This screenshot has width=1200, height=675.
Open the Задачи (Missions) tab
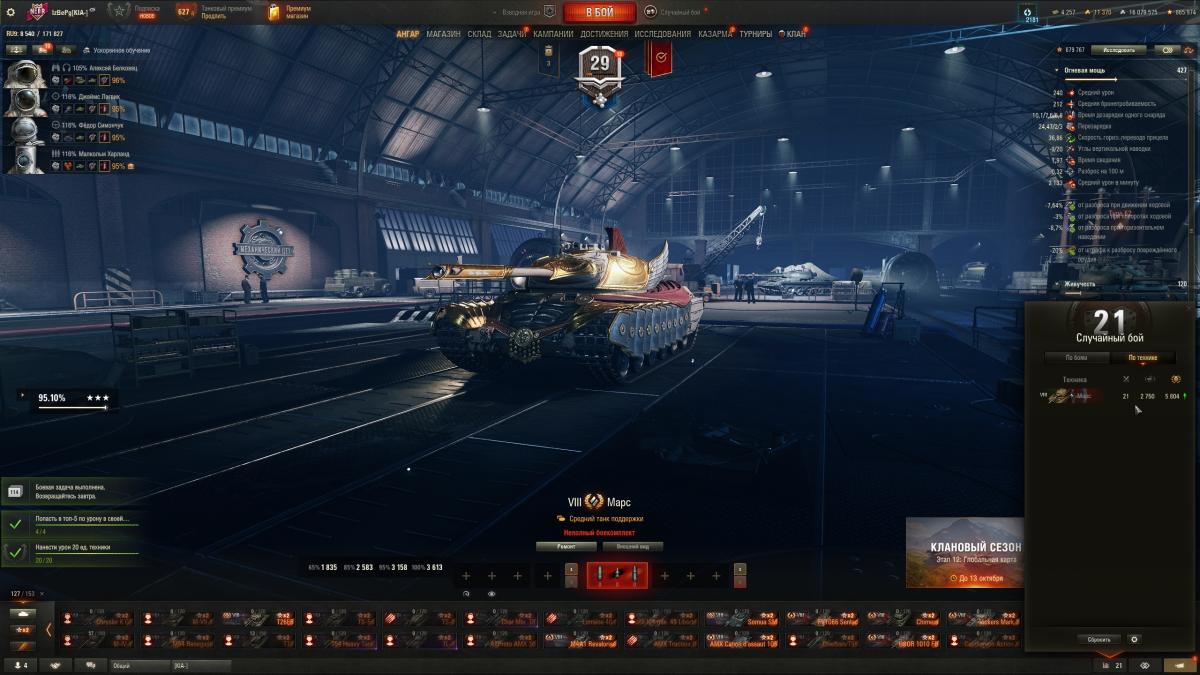pyautogui.click(x=512, y=34)
